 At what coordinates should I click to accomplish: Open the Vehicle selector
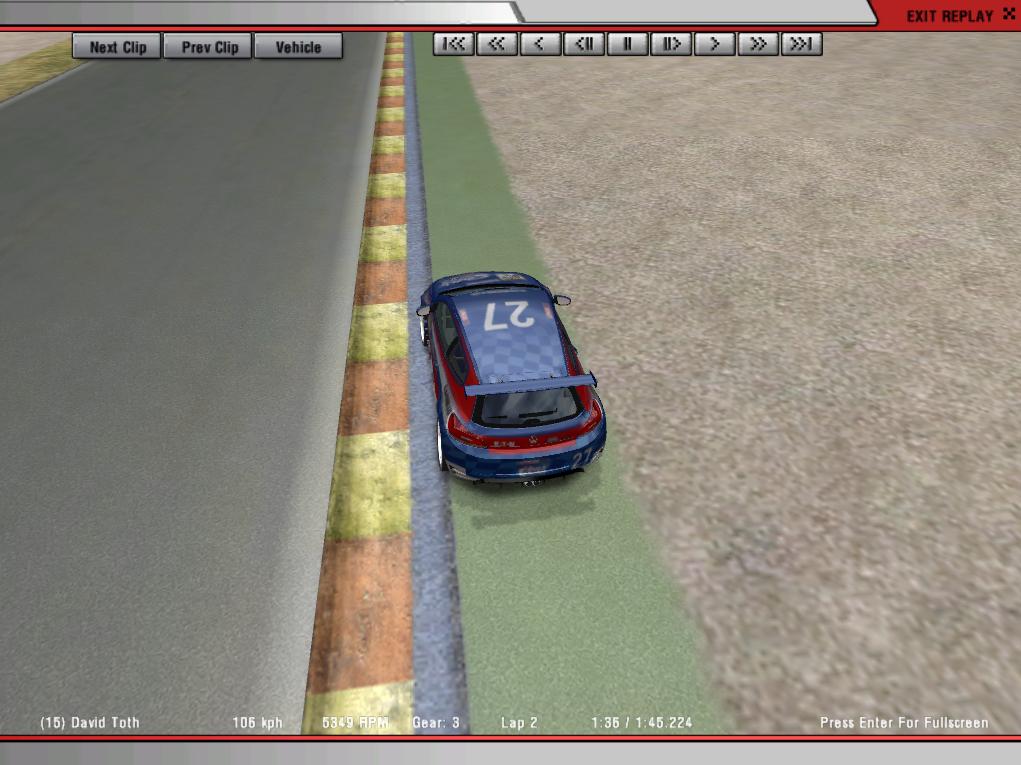tap(298, 46)
